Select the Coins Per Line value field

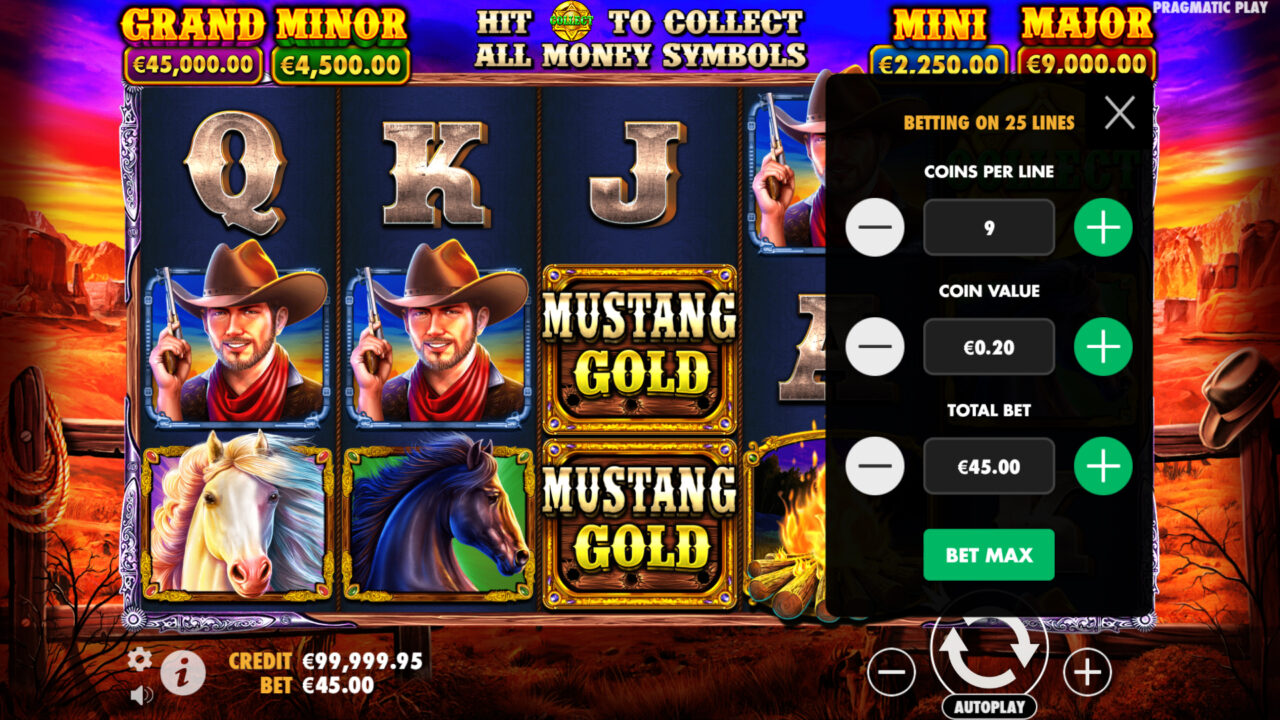[x=988, y=227]
